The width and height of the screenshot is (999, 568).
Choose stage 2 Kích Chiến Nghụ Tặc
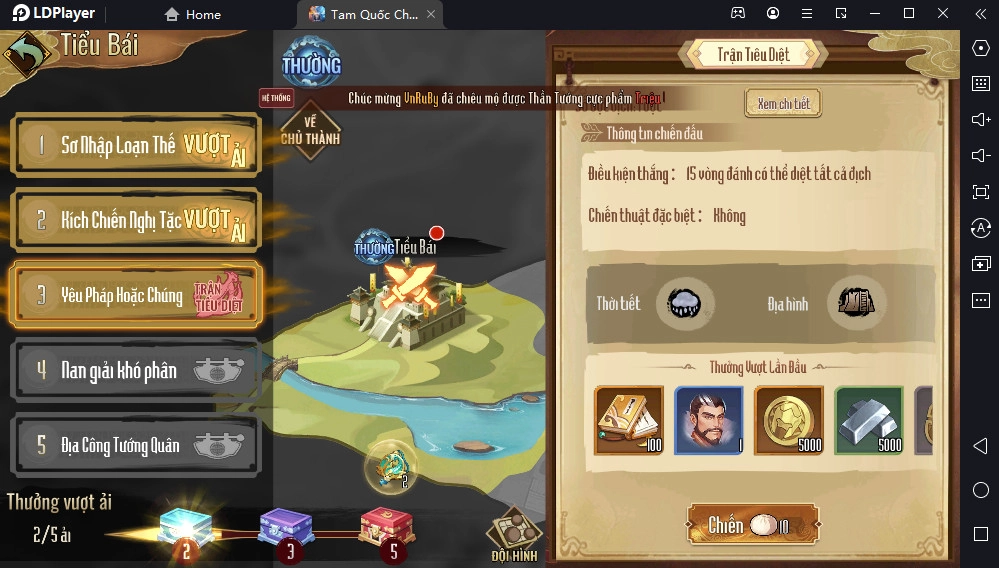pyautogui.click(x=136, y=220)
